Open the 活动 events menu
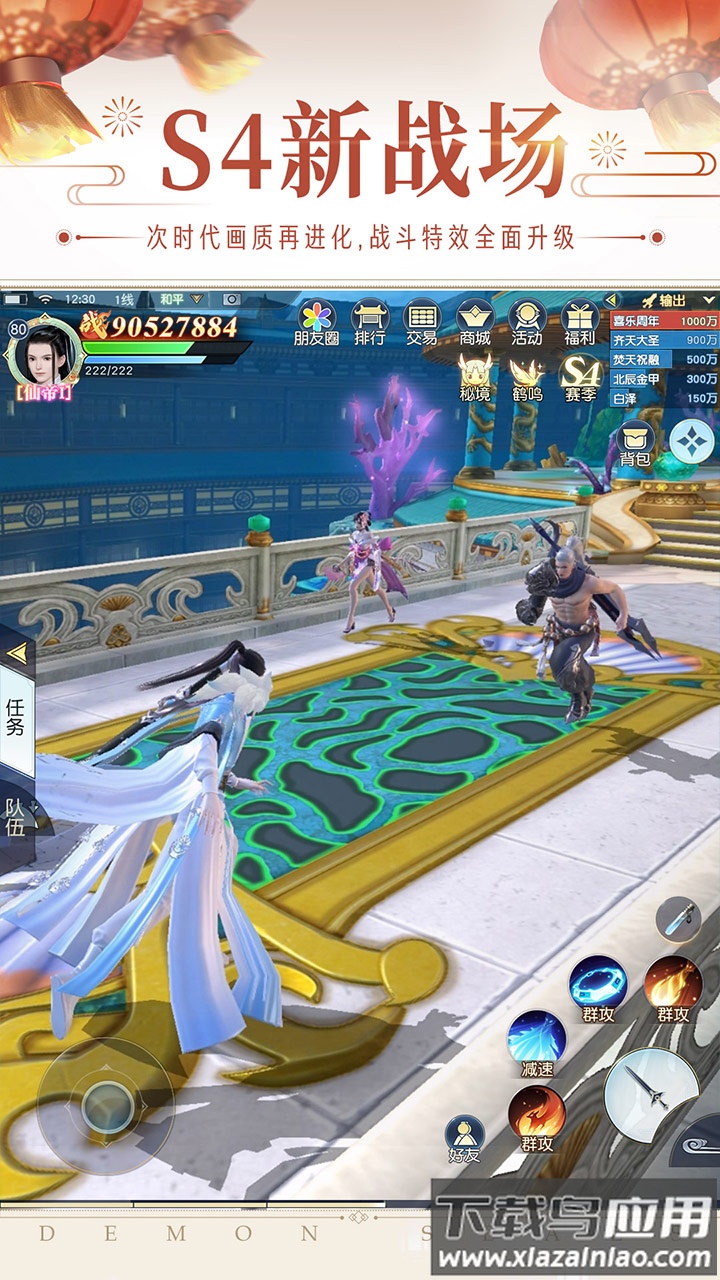This screenshot has height=1280, width=720. point(526,322)
